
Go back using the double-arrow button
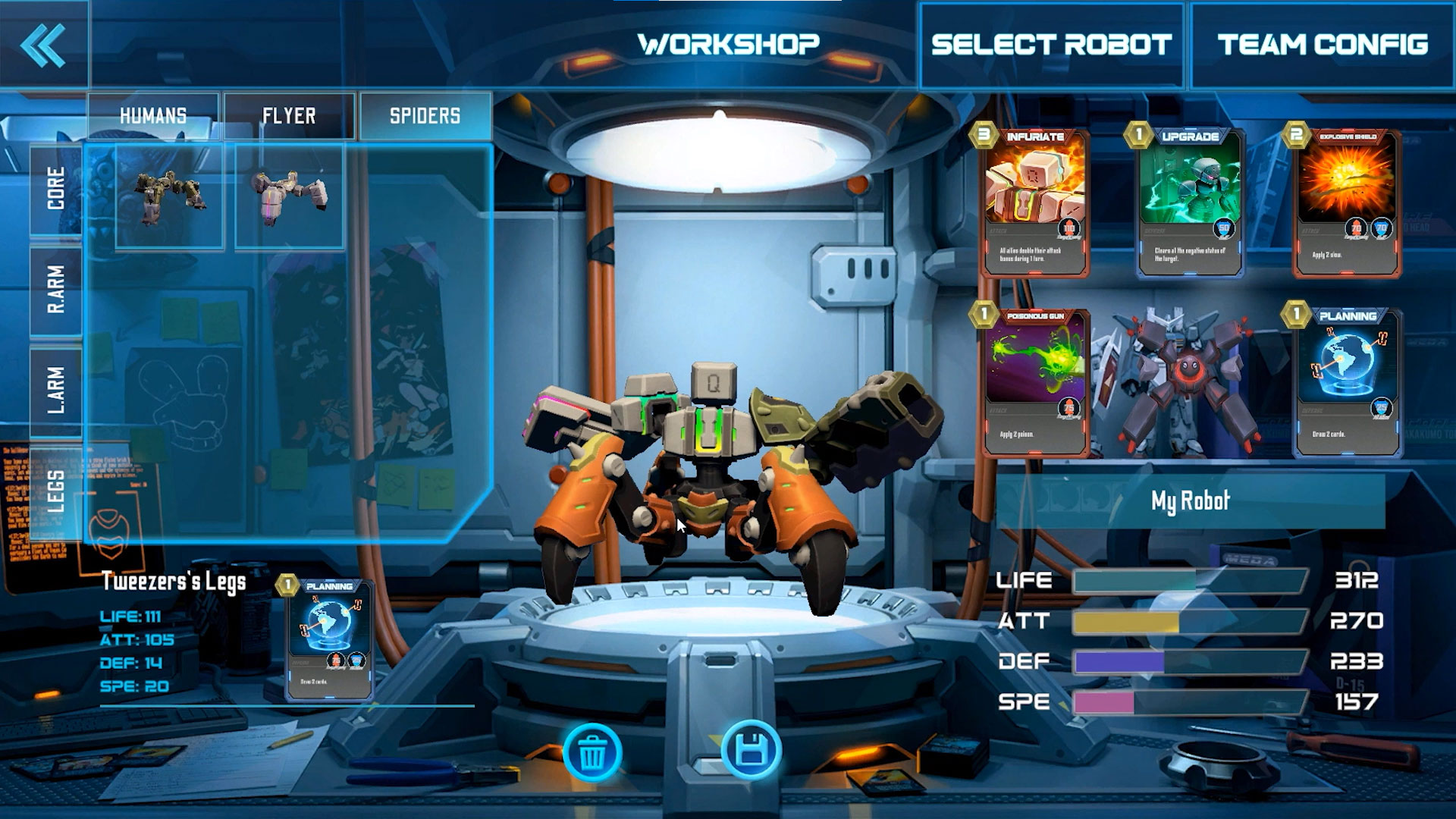click(x=43, y=45)
